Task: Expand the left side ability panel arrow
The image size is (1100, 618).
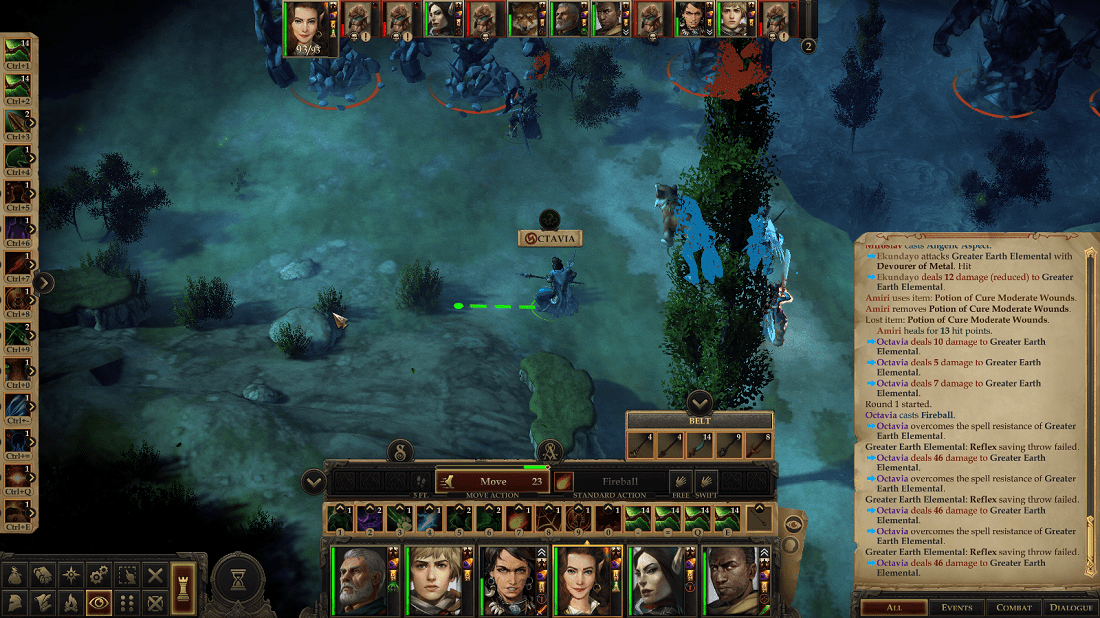Action: [43, 282]
